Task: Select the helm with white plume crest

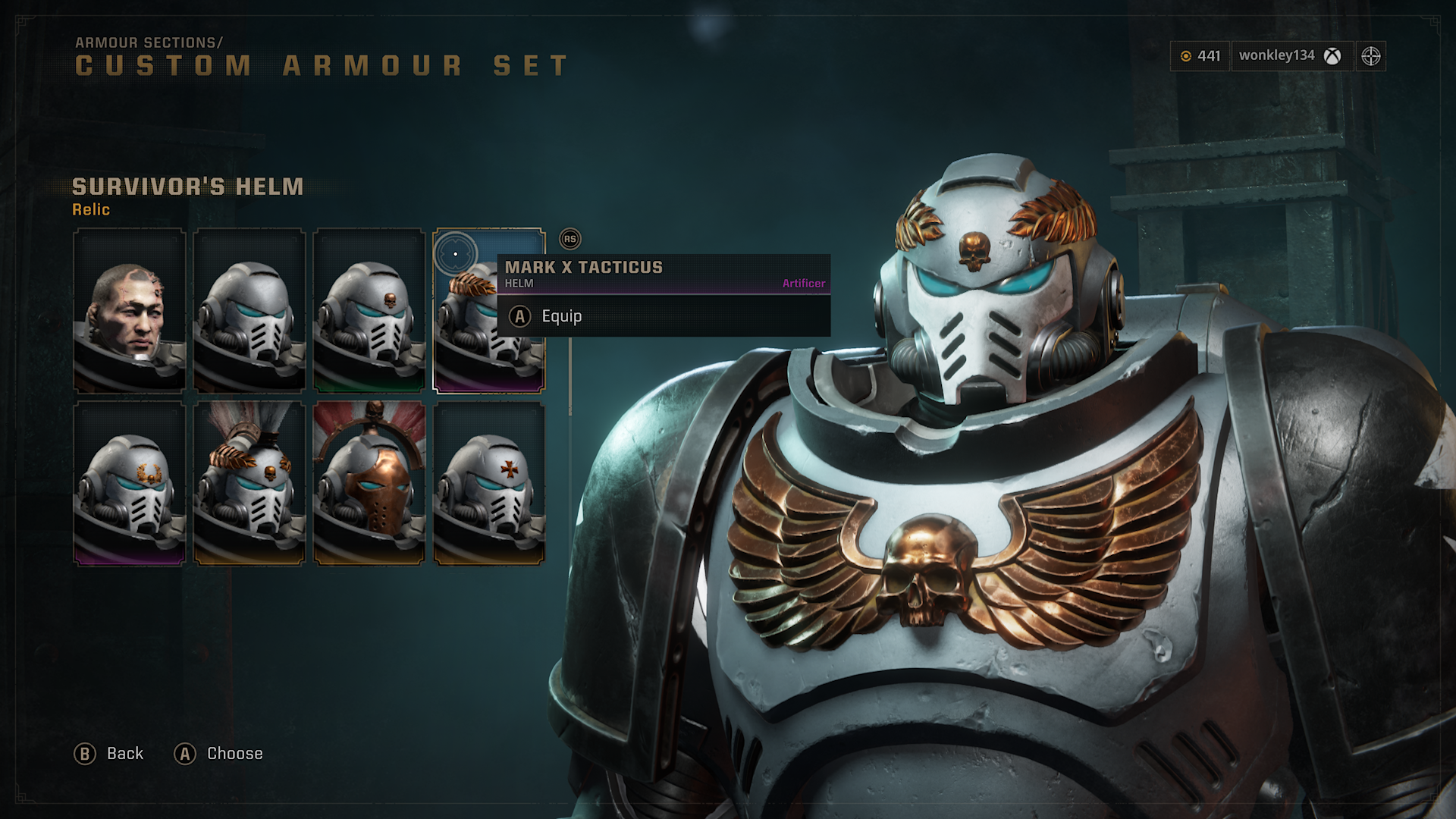Action: point(249,484)
